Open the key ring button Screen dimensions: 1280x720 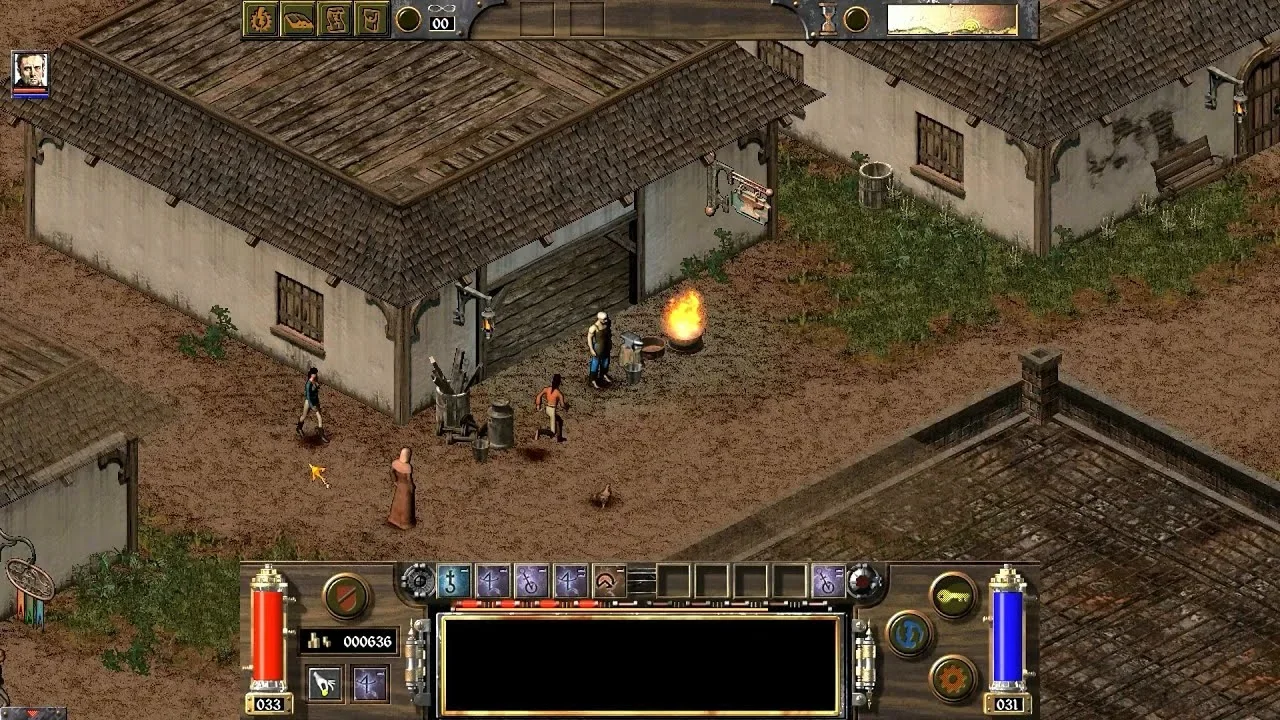953,596
